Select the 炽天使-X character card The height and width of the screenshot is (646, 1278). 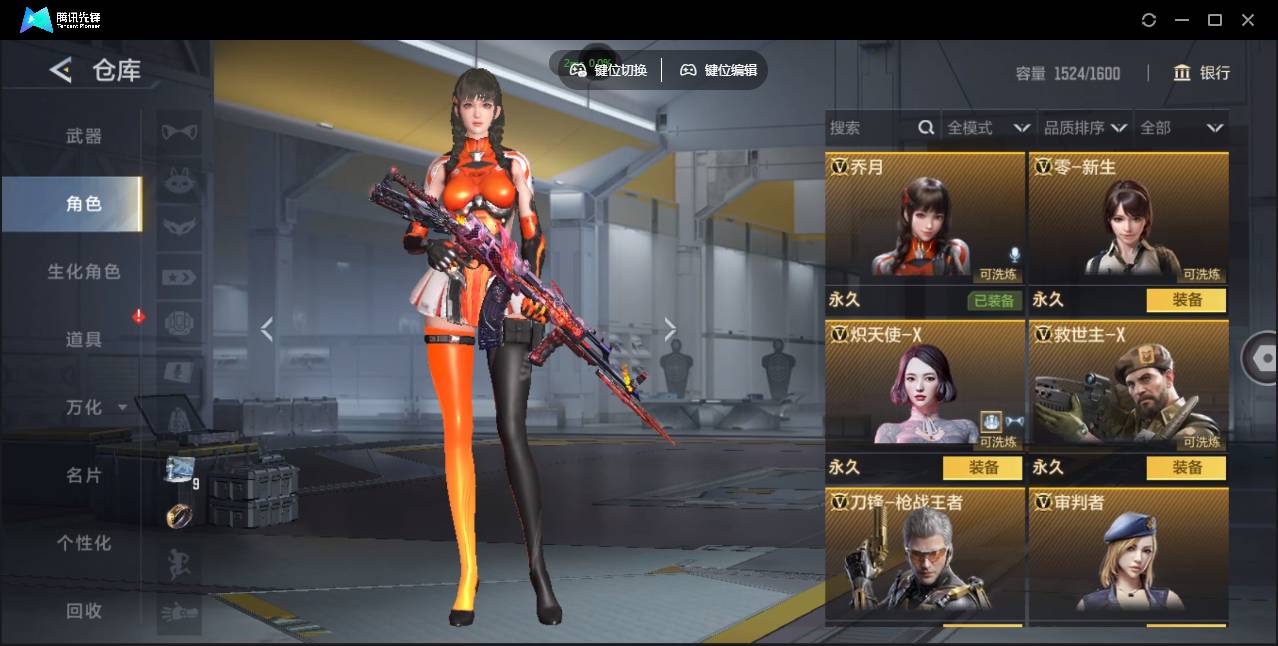click(925, 385)
